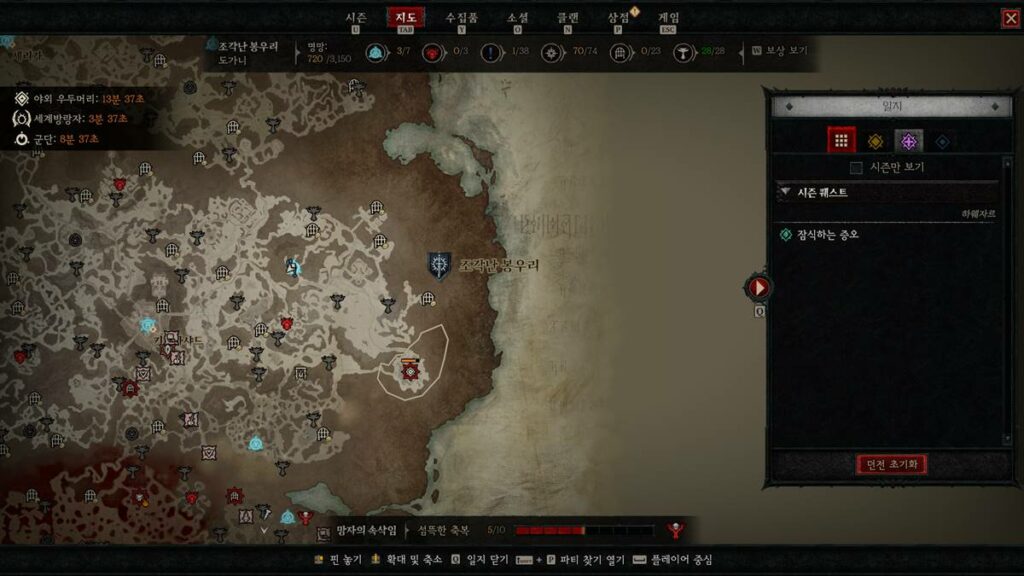Select the 클랜 (Clan) tab
1024x576 pixels.
point(568,17)
